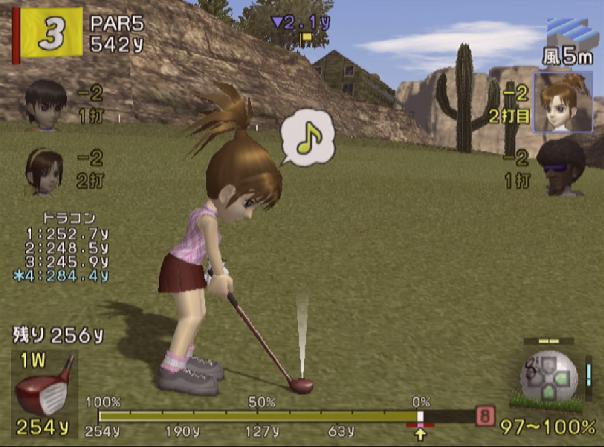Select the black-haired boy's player portrait
The width and height of the screenshot is (604, 447).
pos(44,103)
